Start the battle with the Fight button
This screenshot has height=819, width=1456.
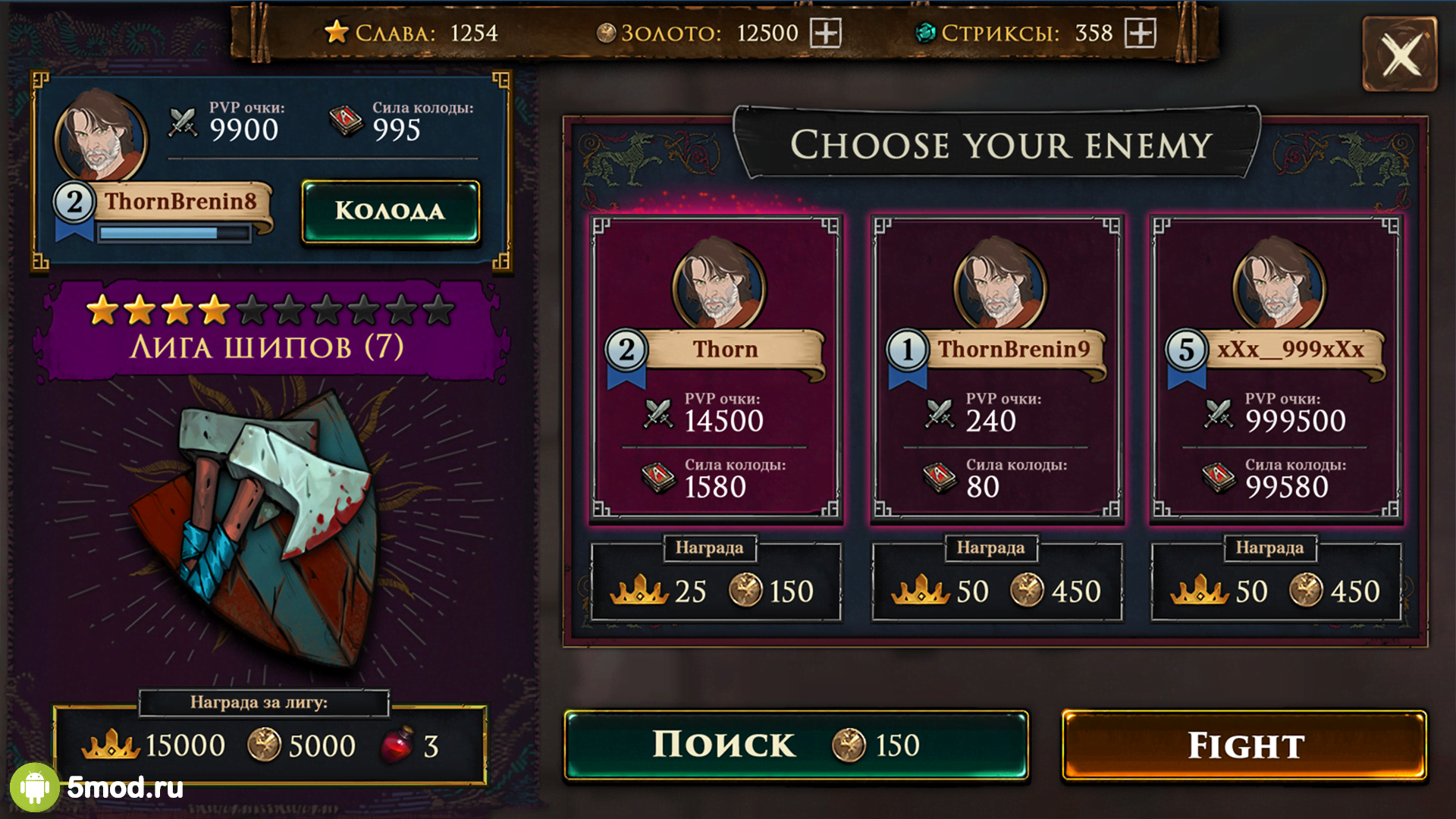pos(1244,745)
